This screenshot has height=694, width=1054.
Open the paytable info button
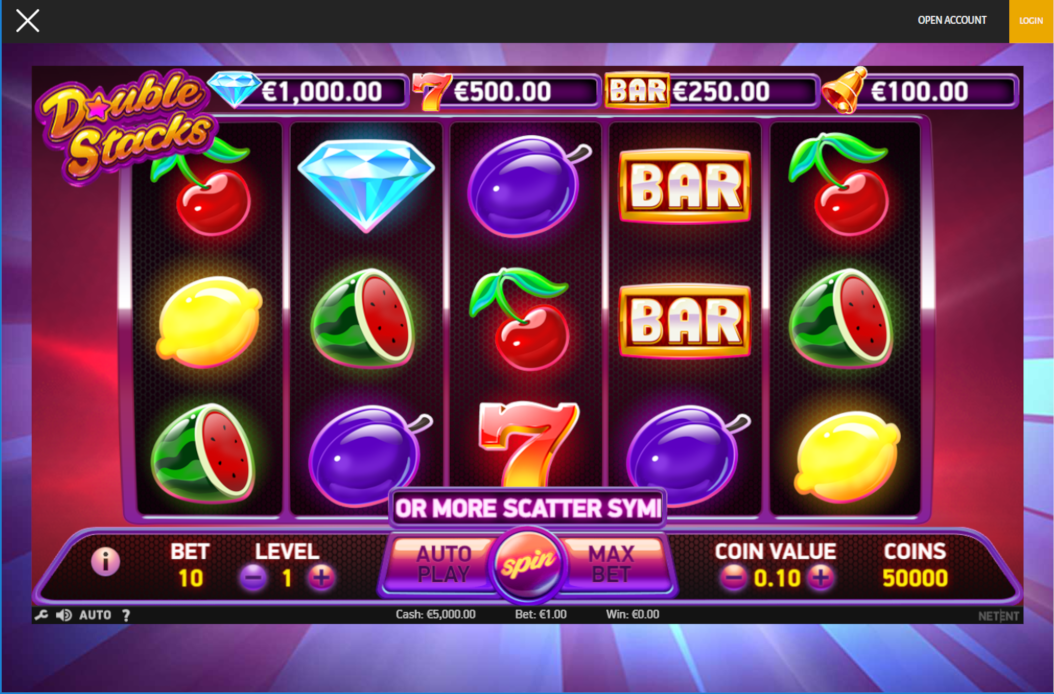tap(105, 562)
